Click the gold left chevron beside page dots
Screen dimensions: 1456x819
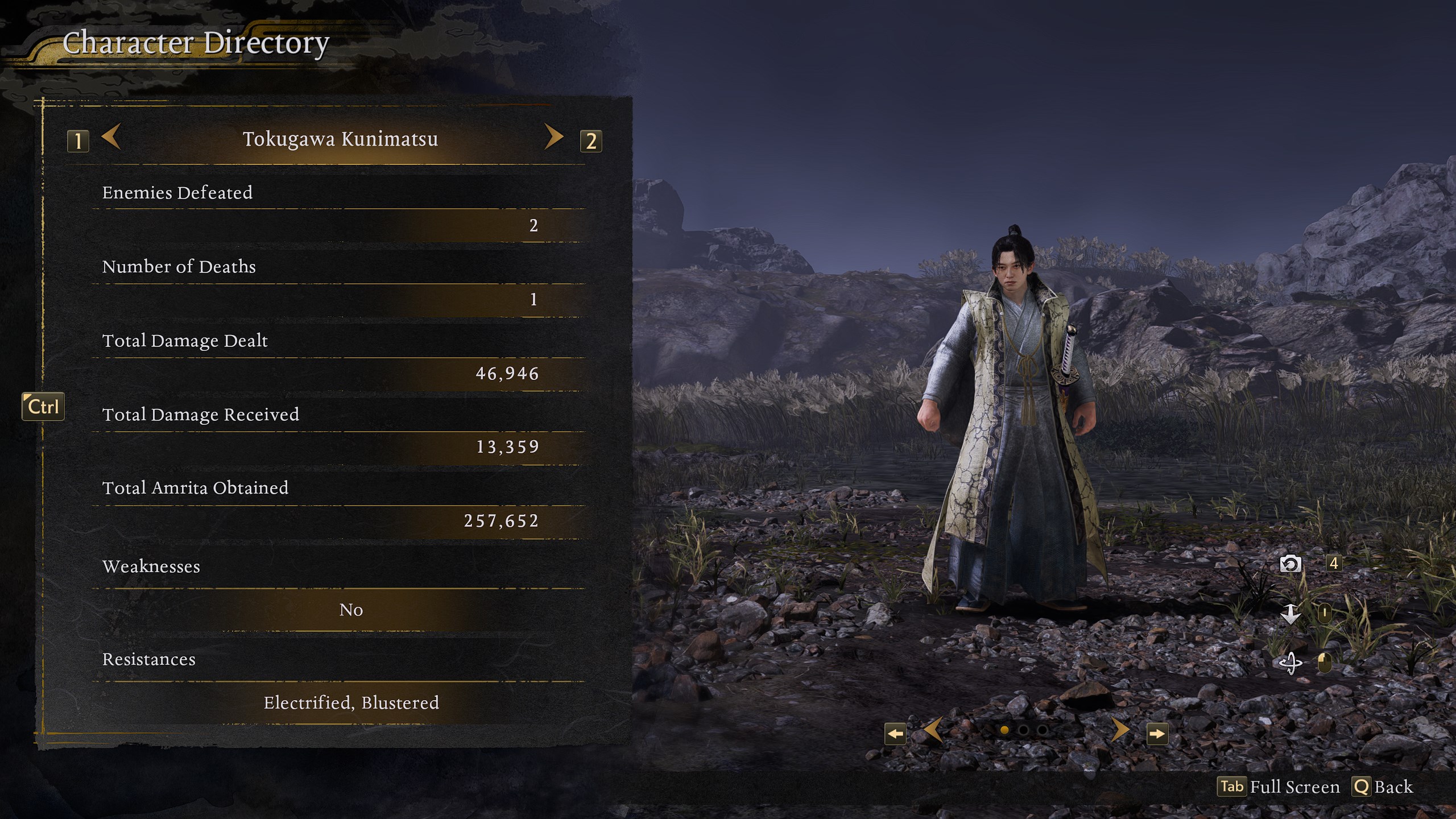933,730
